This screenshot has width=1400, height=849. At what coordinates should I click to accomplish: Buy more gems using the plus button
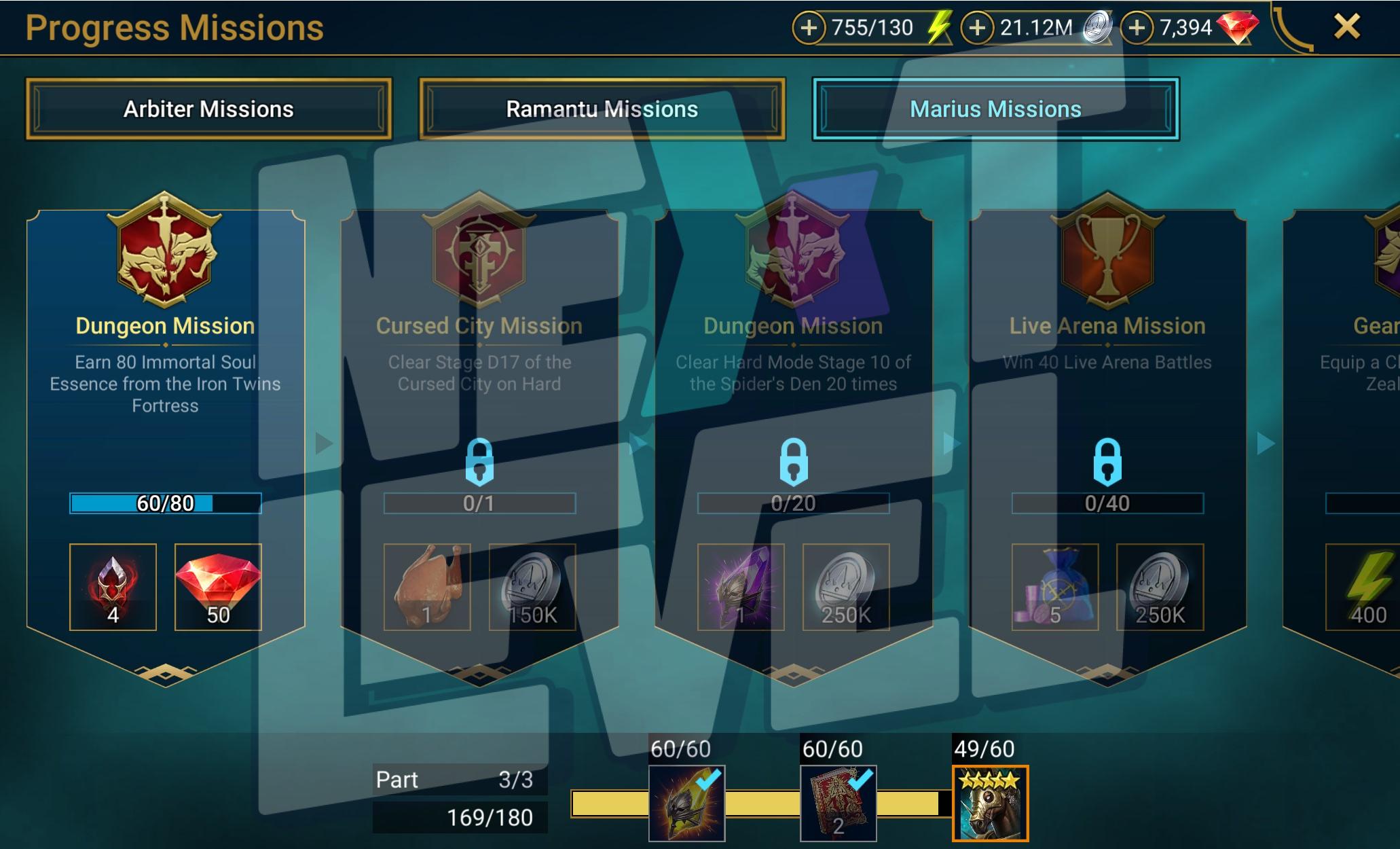tap(1137, 28)
